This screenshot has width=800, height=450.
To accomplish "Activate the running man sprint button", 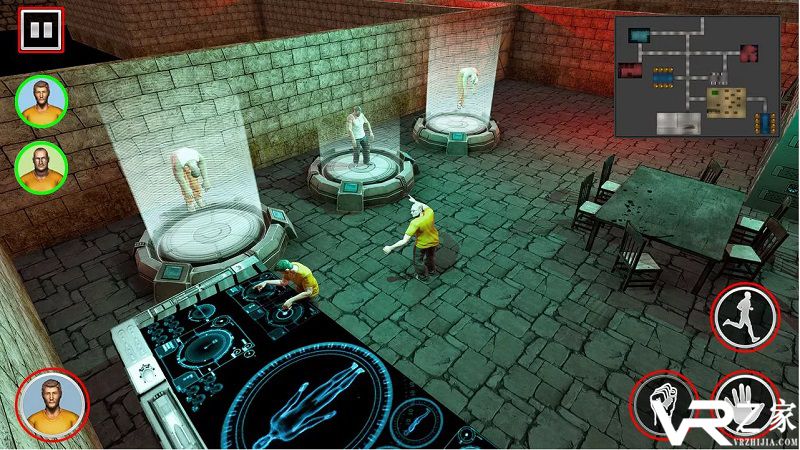I will [x=745, y=314].
